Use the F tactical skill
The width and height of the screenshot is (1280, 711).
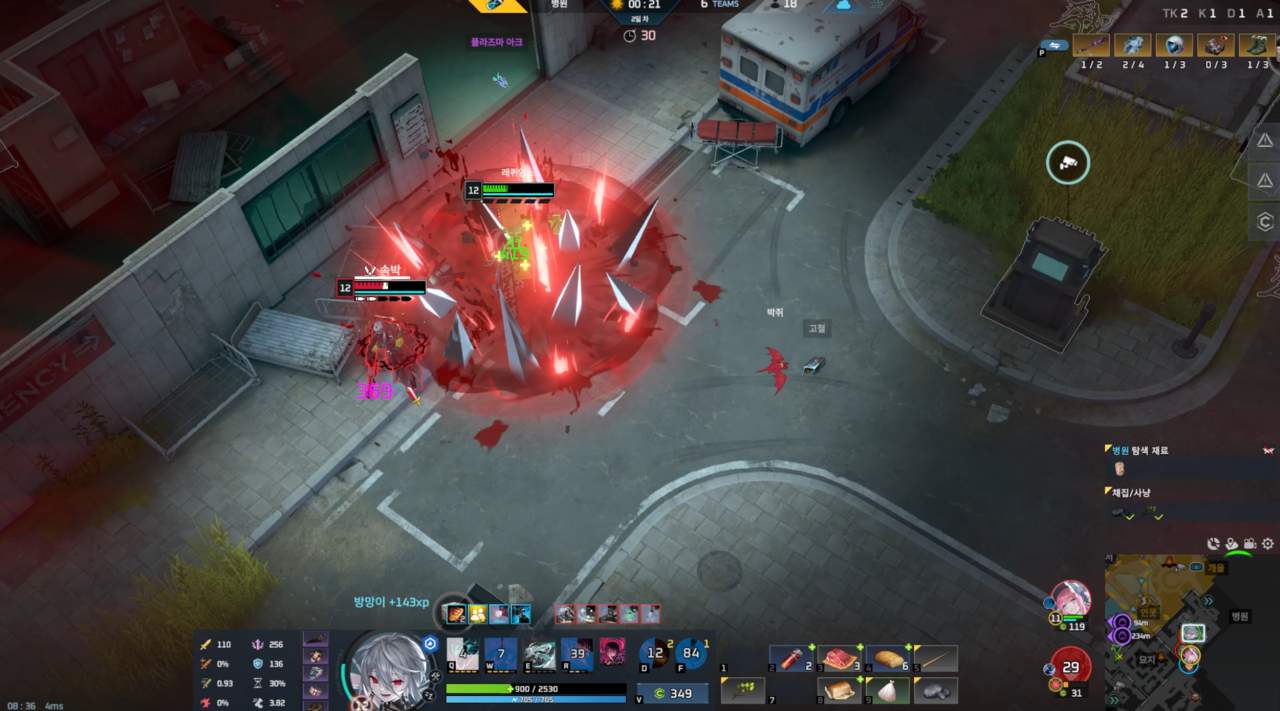(691, 653)
